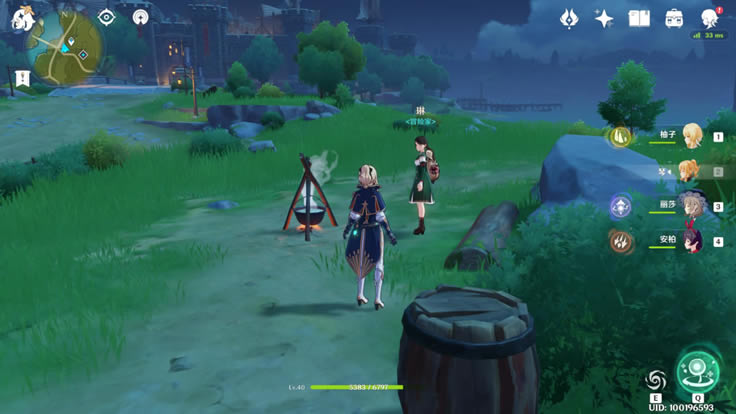
Task: Switch to party member 丽莎
Action: pyautogui.click(x=691, y=205)
